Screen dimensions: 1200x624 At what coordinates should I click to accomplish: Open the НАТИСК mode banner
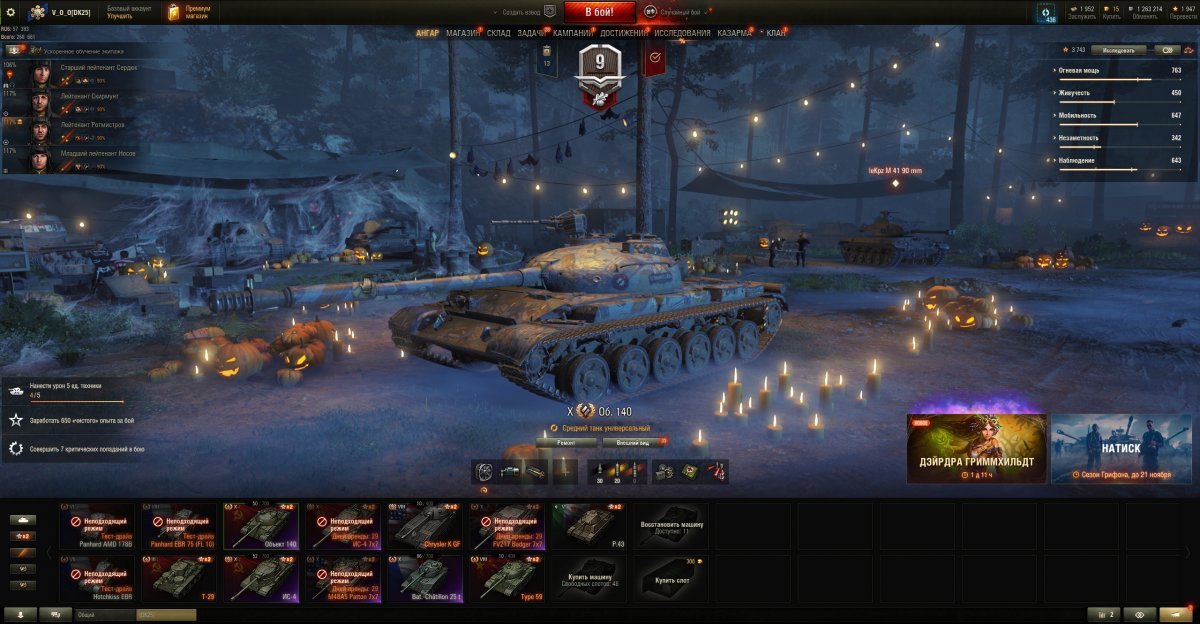(1121, 449)
